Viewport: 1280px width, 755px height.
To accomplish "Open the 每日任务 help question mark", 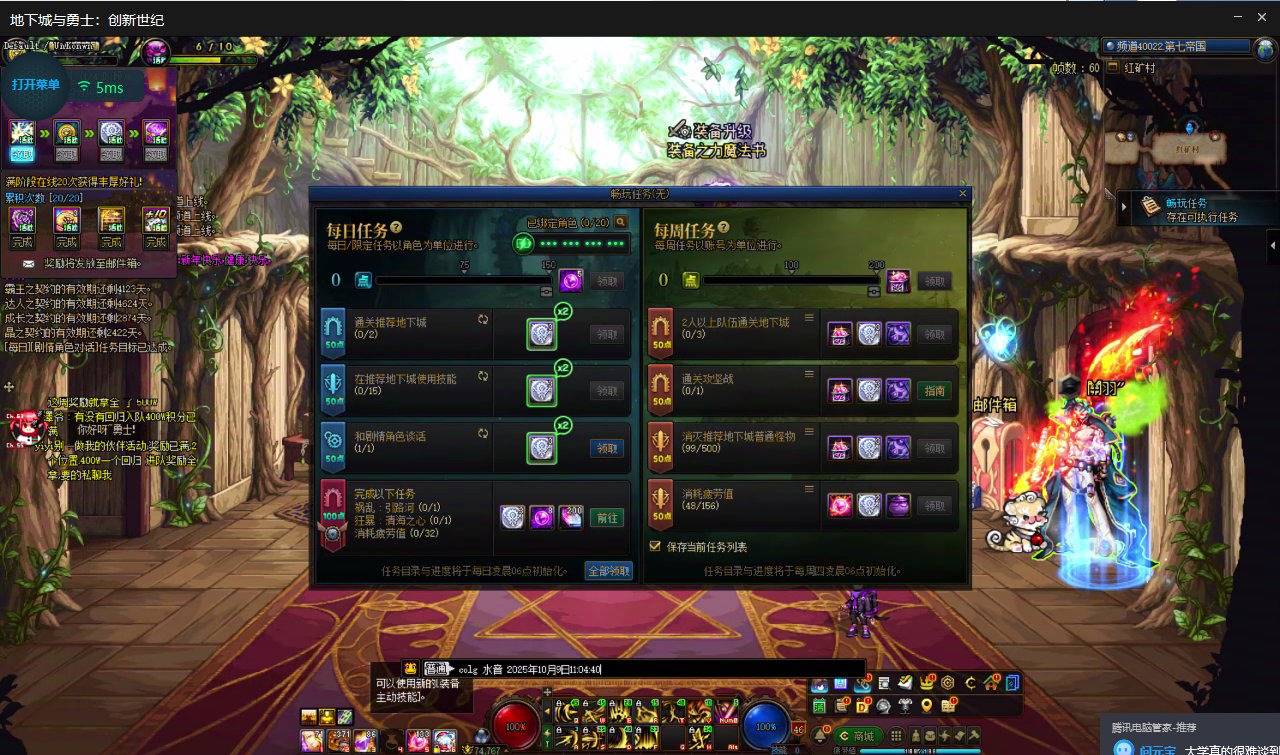I will [397, 228].
